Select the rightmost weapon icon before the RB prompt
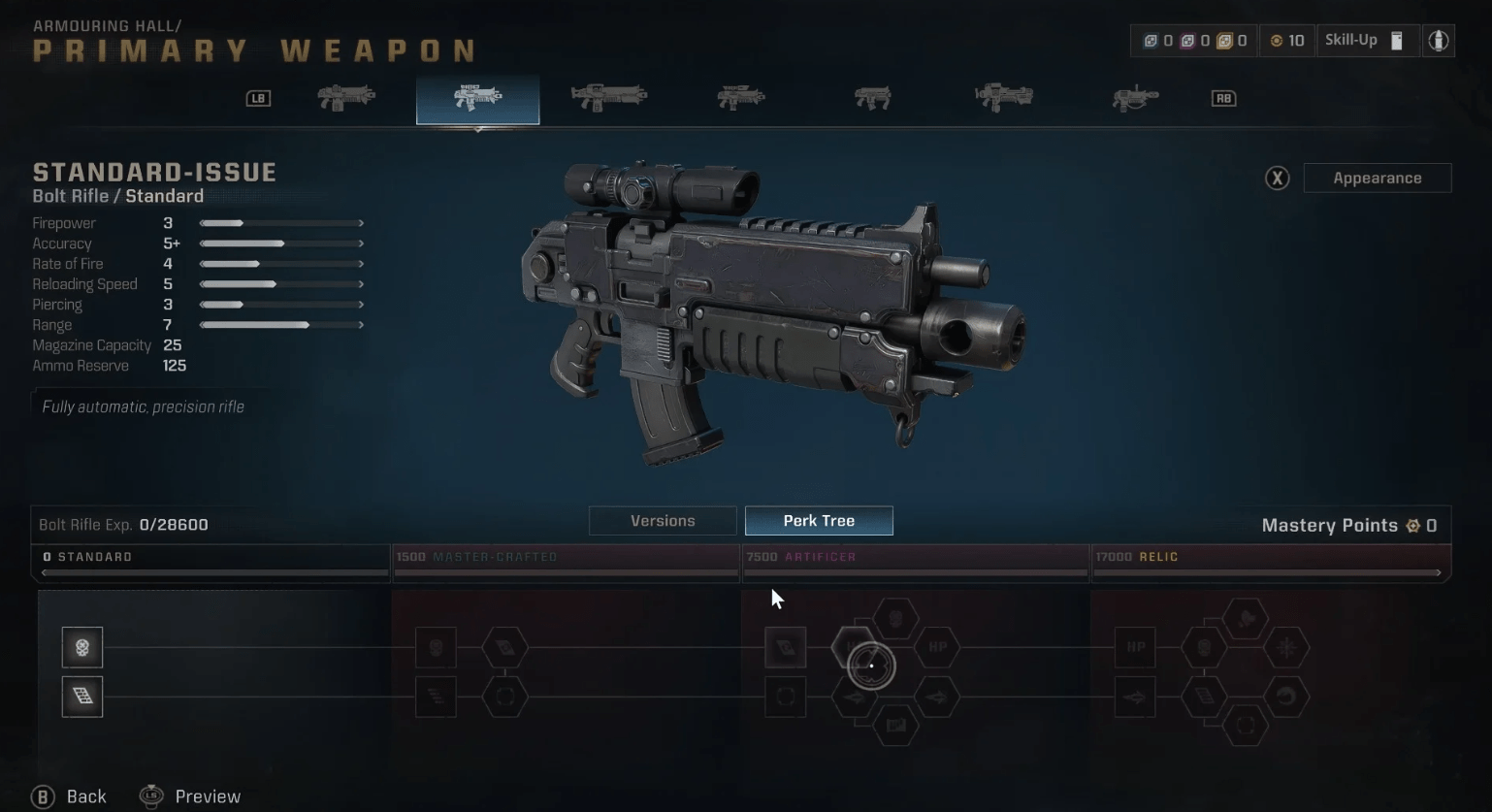The height and width of the screenshot is (812, 1492). 1134,96
